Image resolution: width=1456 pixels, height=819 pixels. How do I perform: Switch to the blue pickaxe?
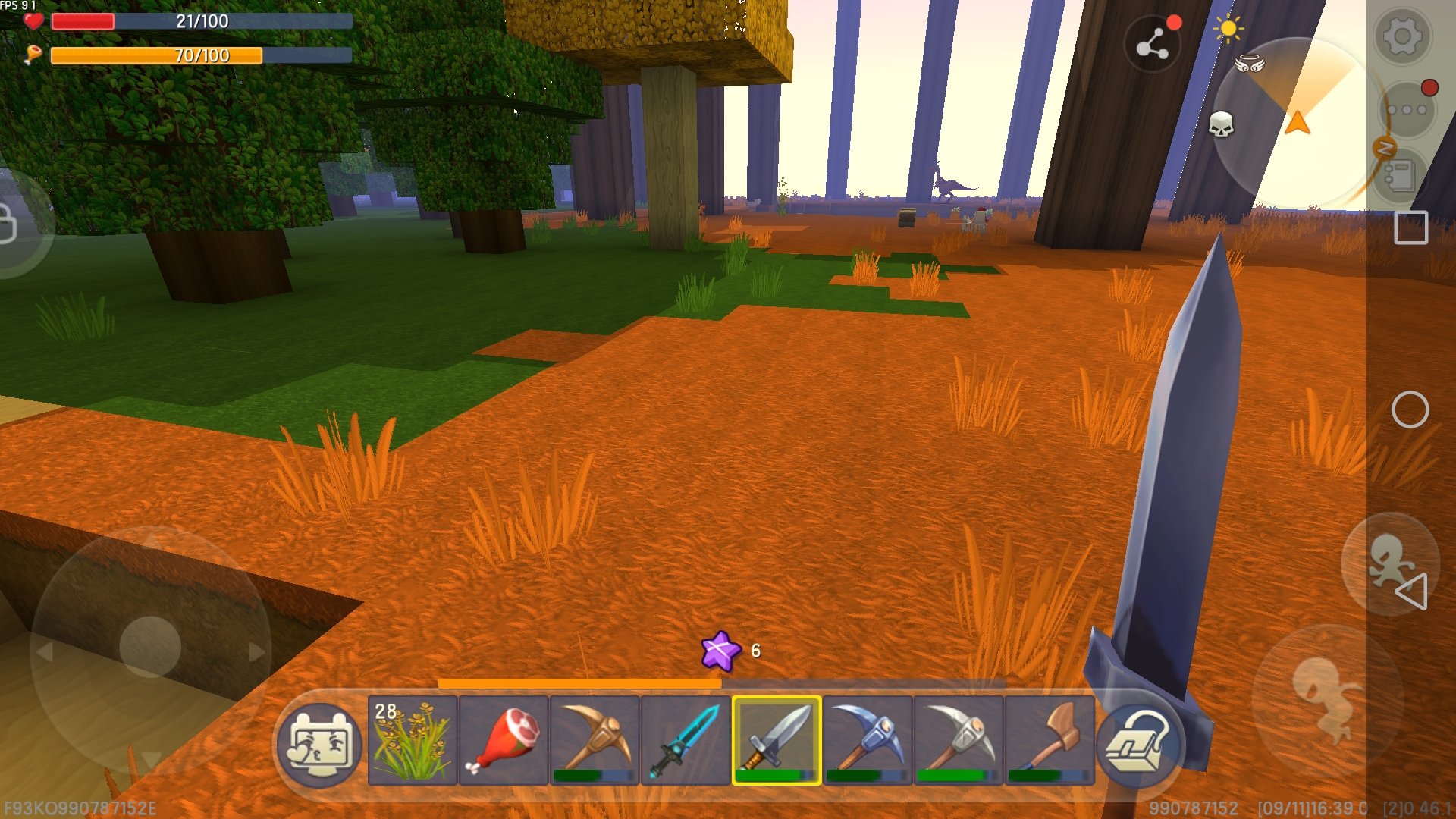click(868, 740)
